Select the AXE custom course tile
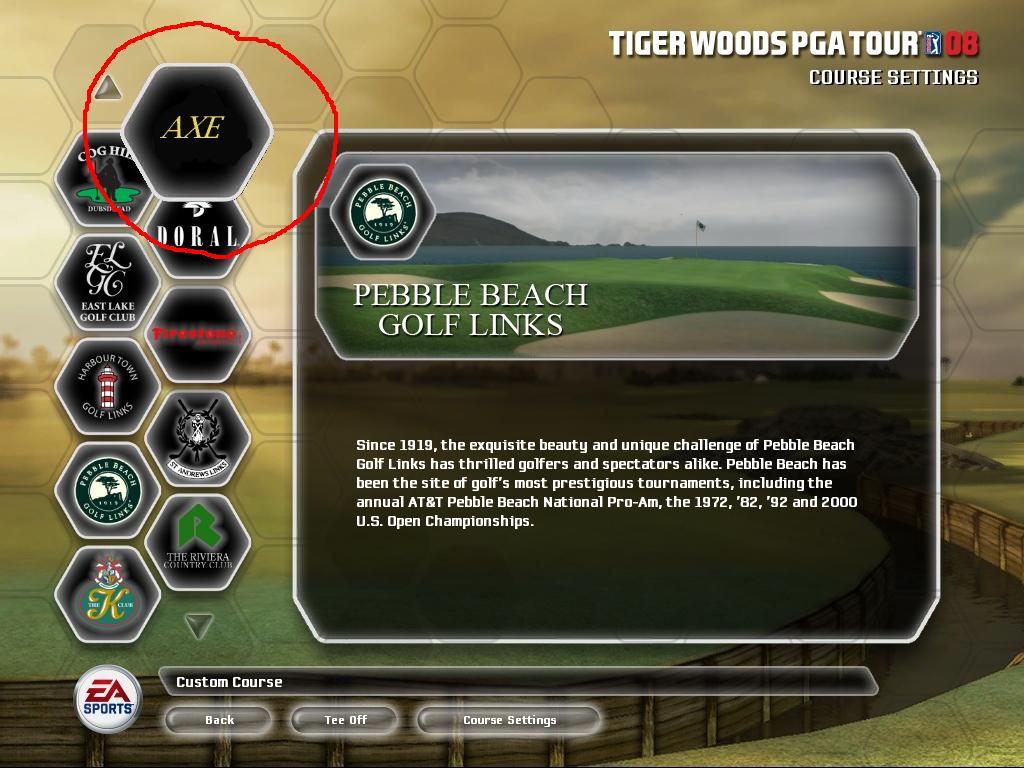1024x768 pixels. click(x=196, y=129)
